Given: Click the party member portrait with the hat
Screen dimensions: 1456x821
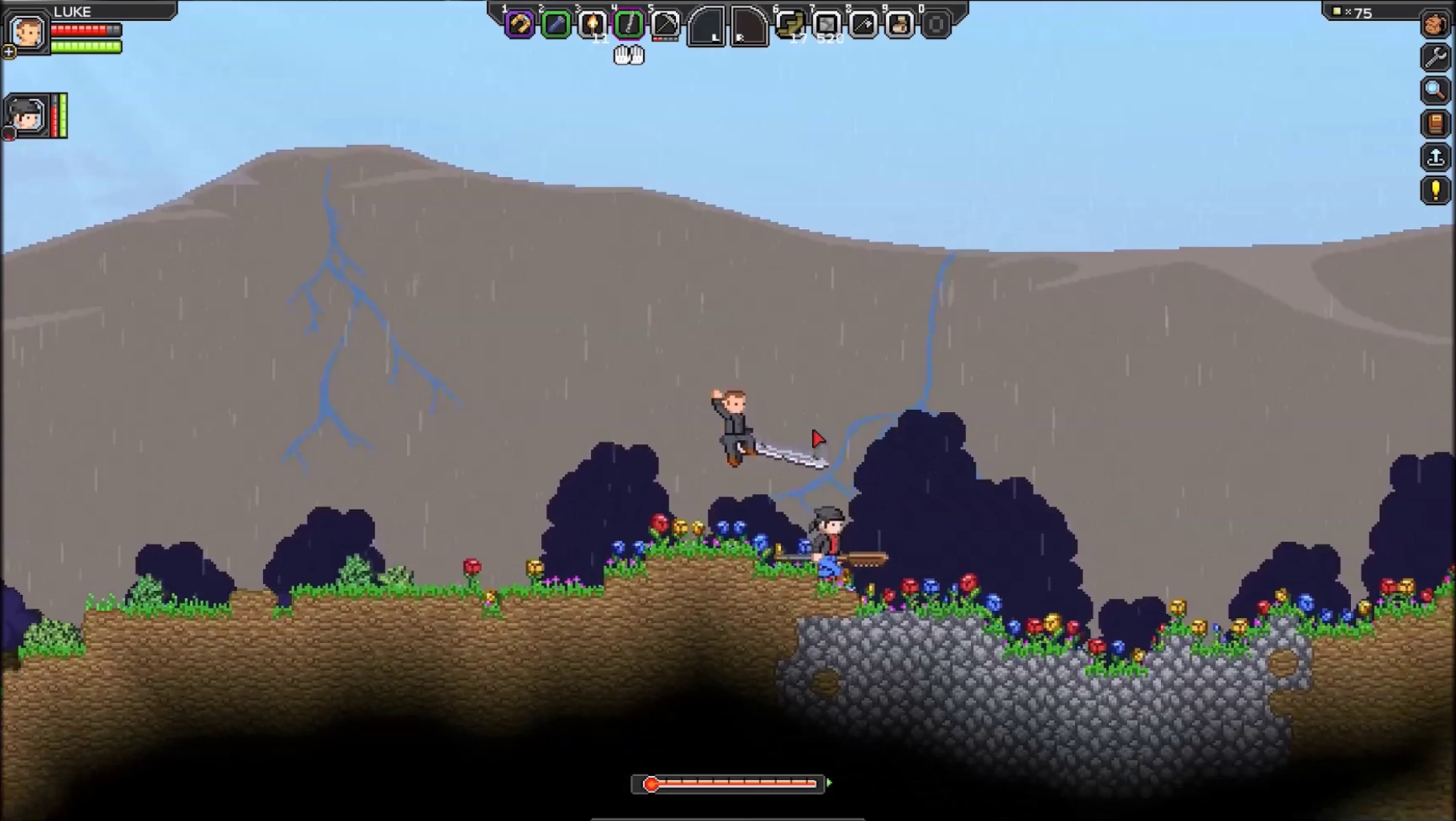Looking at the screenshot, I should pyautogui.click(x=26, y=115).
